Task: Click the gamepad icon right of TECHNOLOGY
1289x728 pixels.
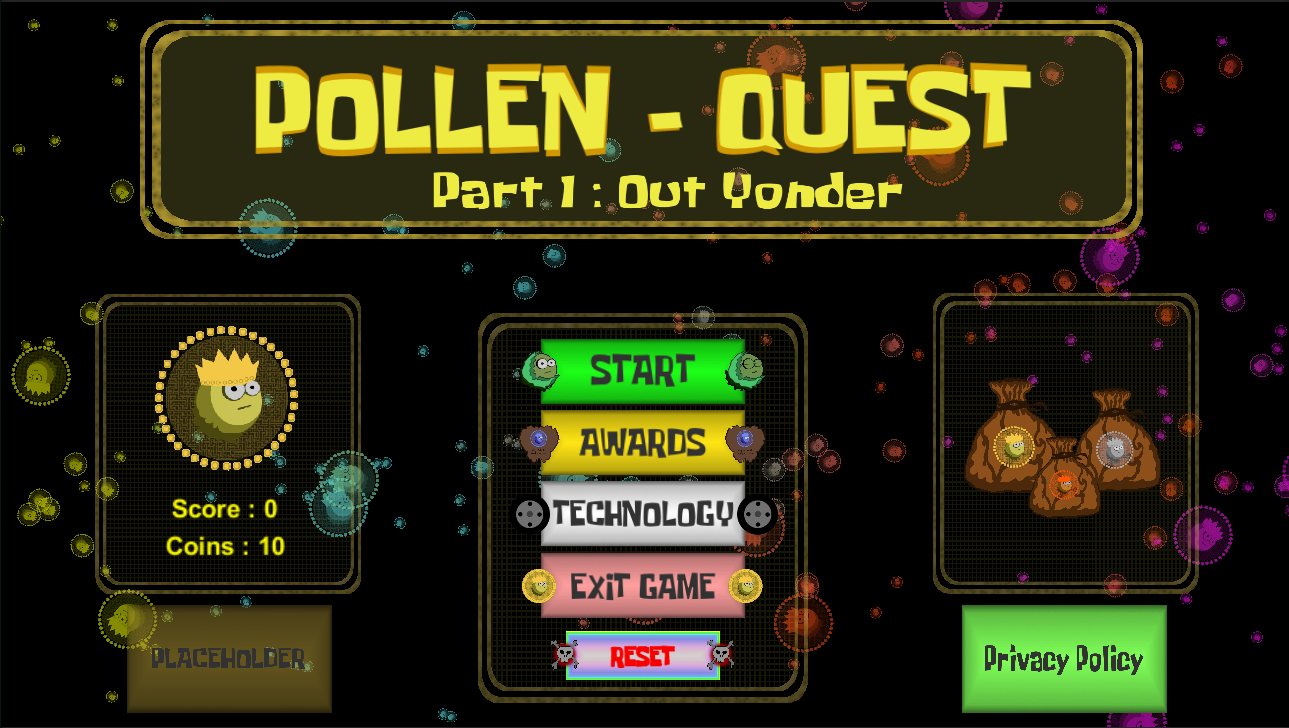Action: 757,516
